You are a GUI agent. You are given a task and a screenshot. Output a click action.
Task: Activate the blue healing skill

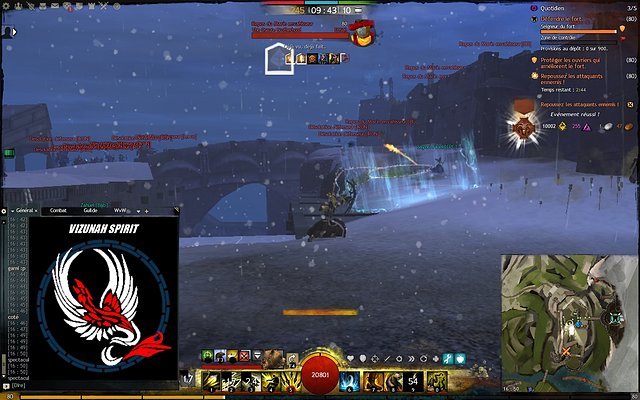click(349, 380)
